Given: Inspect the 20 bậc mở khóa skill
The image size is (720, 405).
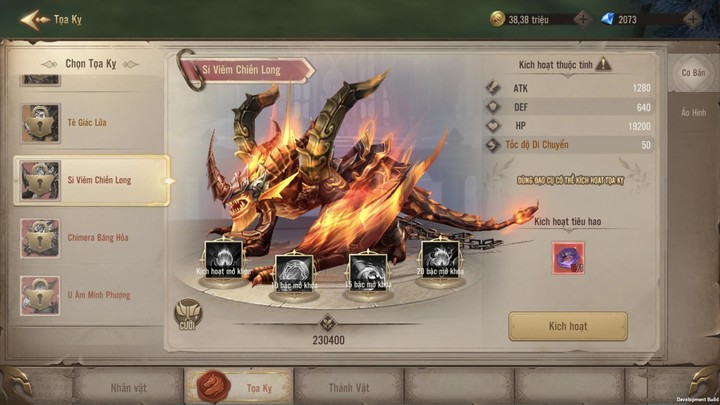Looking at the screenshot, I should (x=438, y=257).
